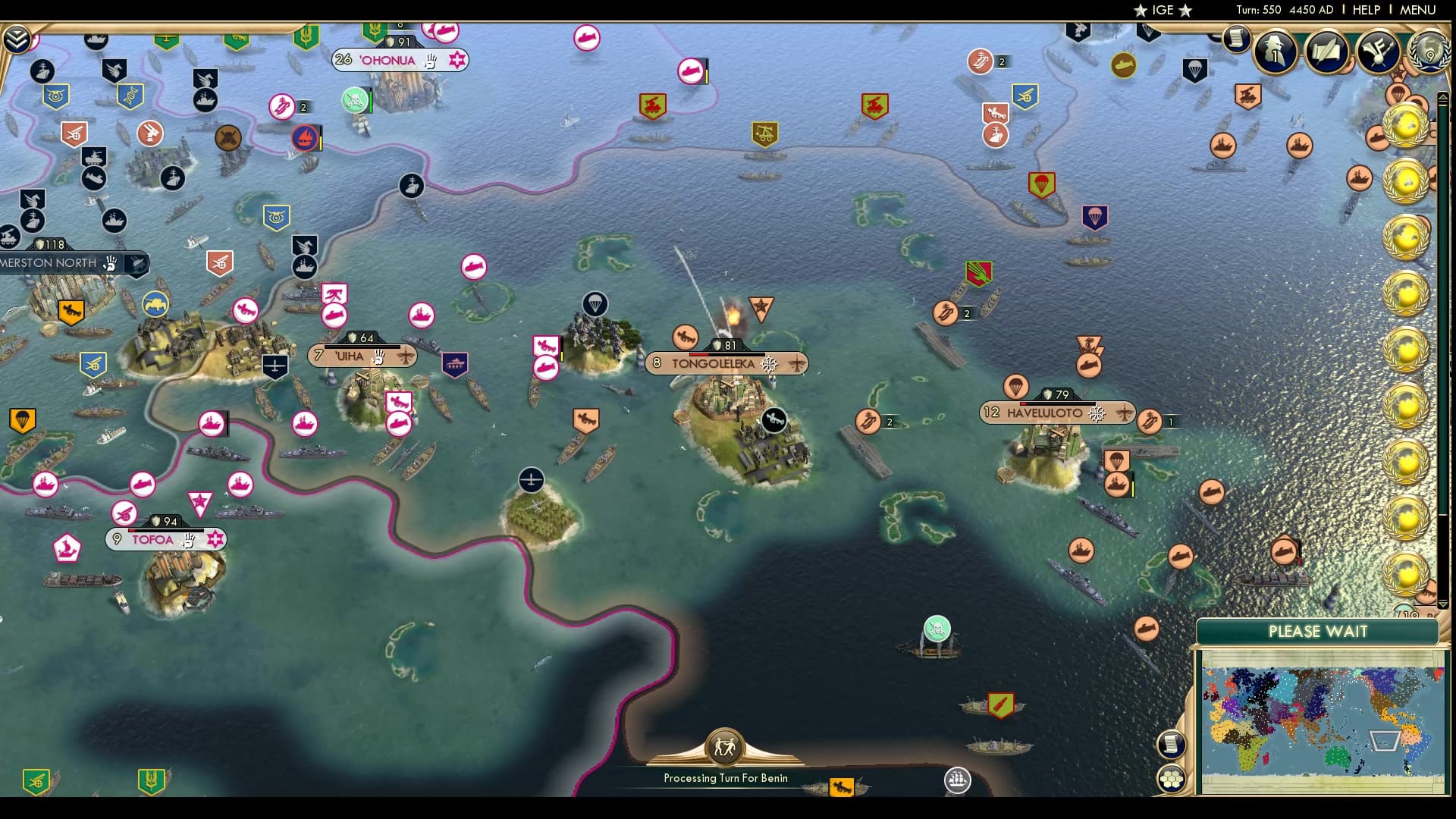The width and height of the screenshot is (1456, 819).
Task: Expand the additional information scroll by Espionage
Action: 1236,38
